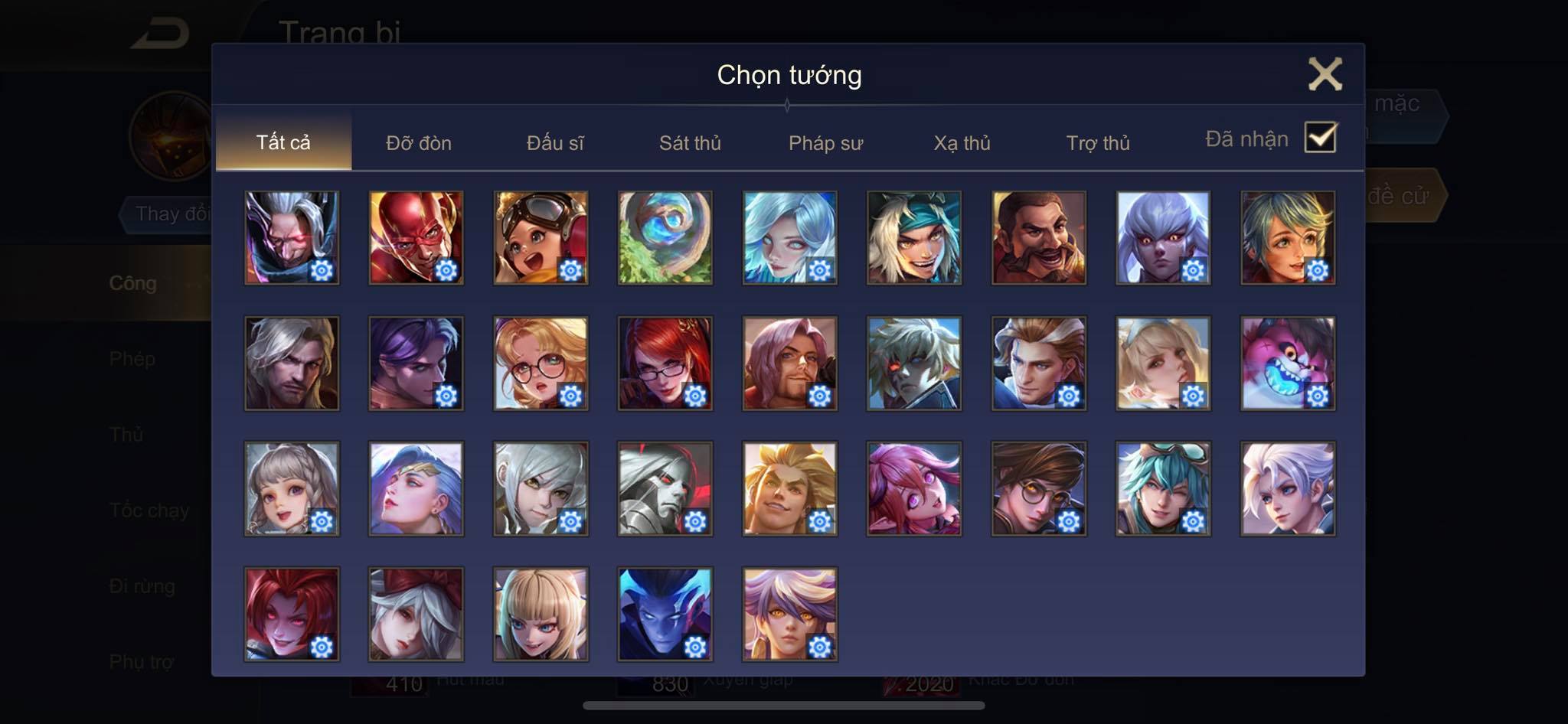Viewport: 1568px width, 724px height.
Task: Select the swirling blue orb hero portrait
Action: (x=665, y=237)
